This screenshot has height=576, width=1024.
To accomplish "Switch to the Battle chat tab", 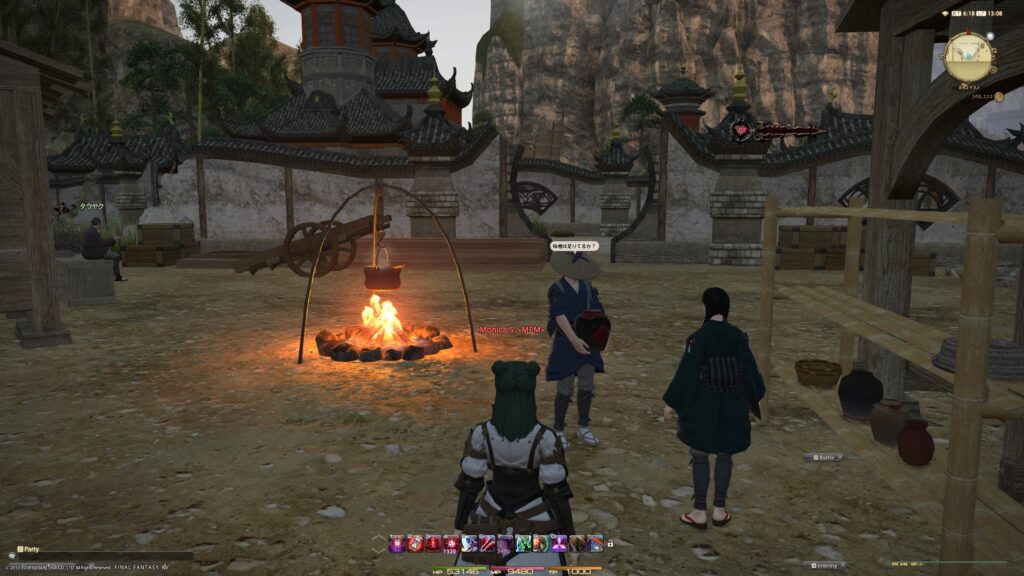I will [x=823, y=457].
